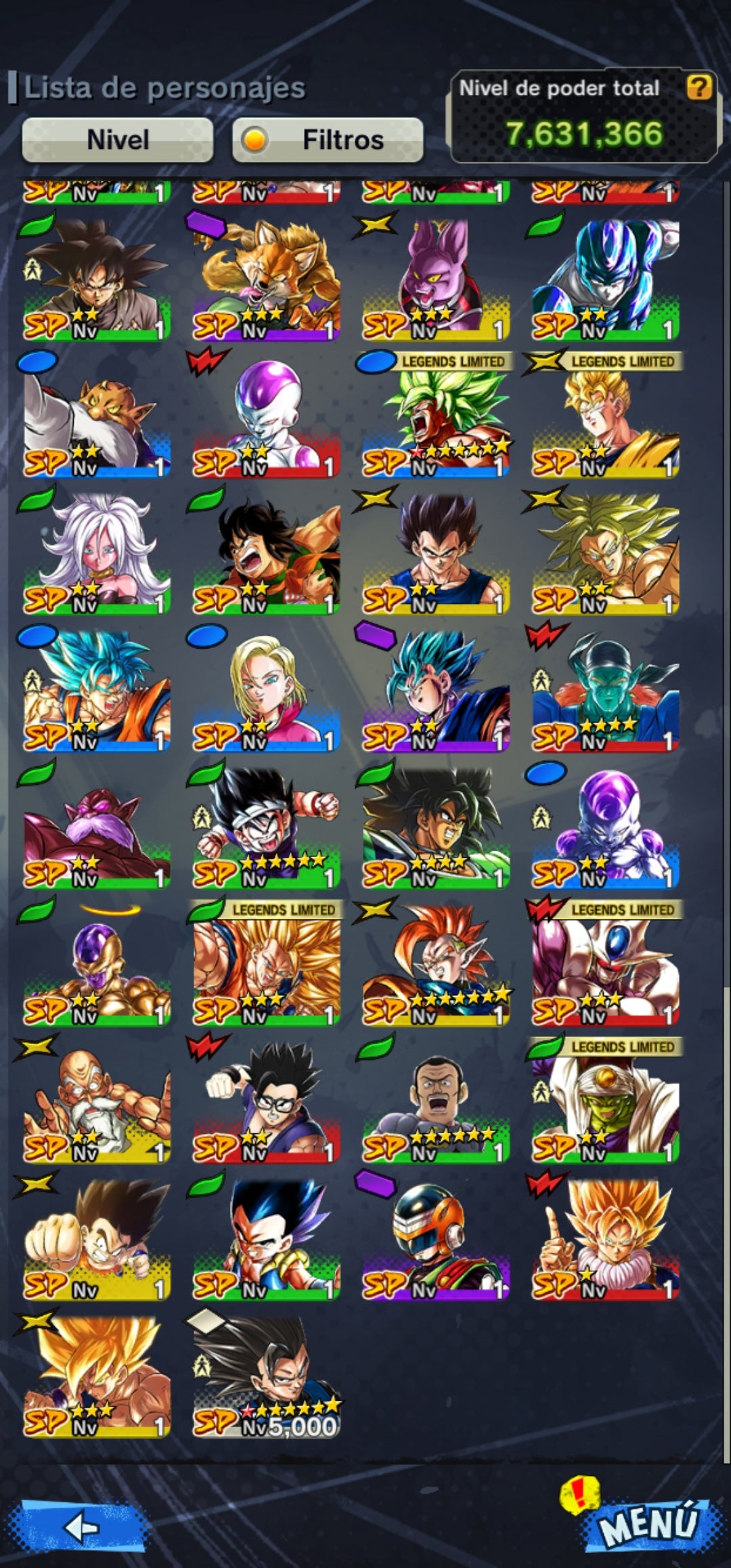Screen dimensions: 731x1568
Task: Select the Goku Black character card
Action: 96,279
